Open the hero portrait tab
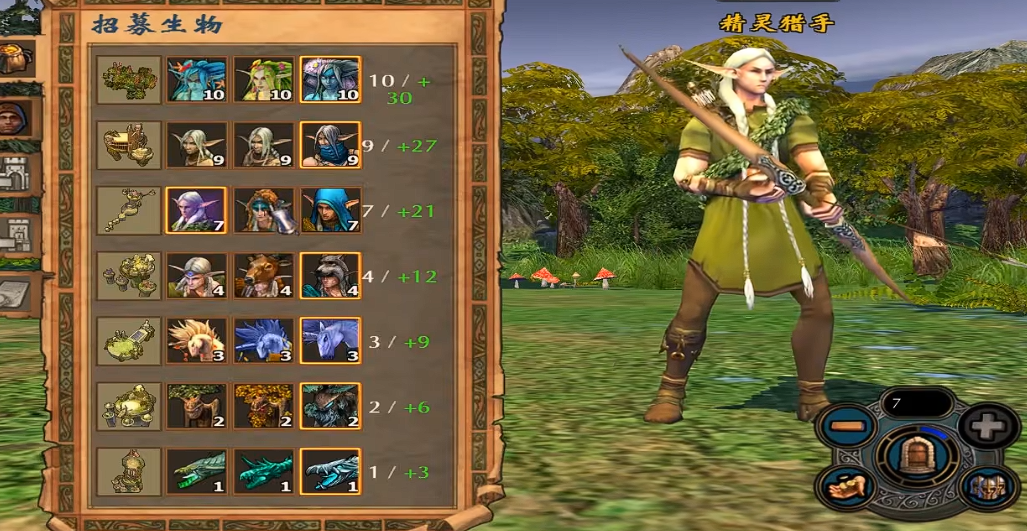 17,120
